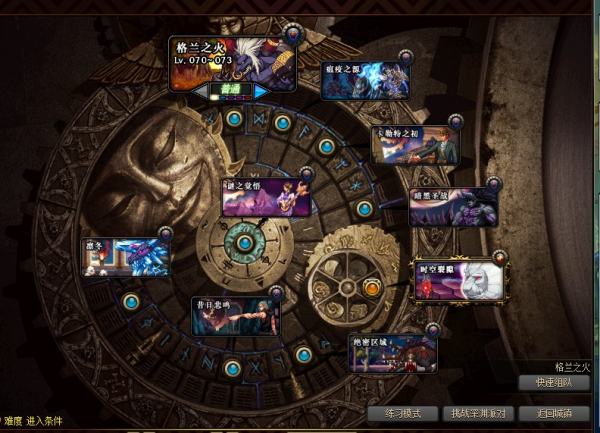Viewport: 600px width, 433px height.
Task: Click the orange gem on the small gear
Action: [x=372, y=288]
